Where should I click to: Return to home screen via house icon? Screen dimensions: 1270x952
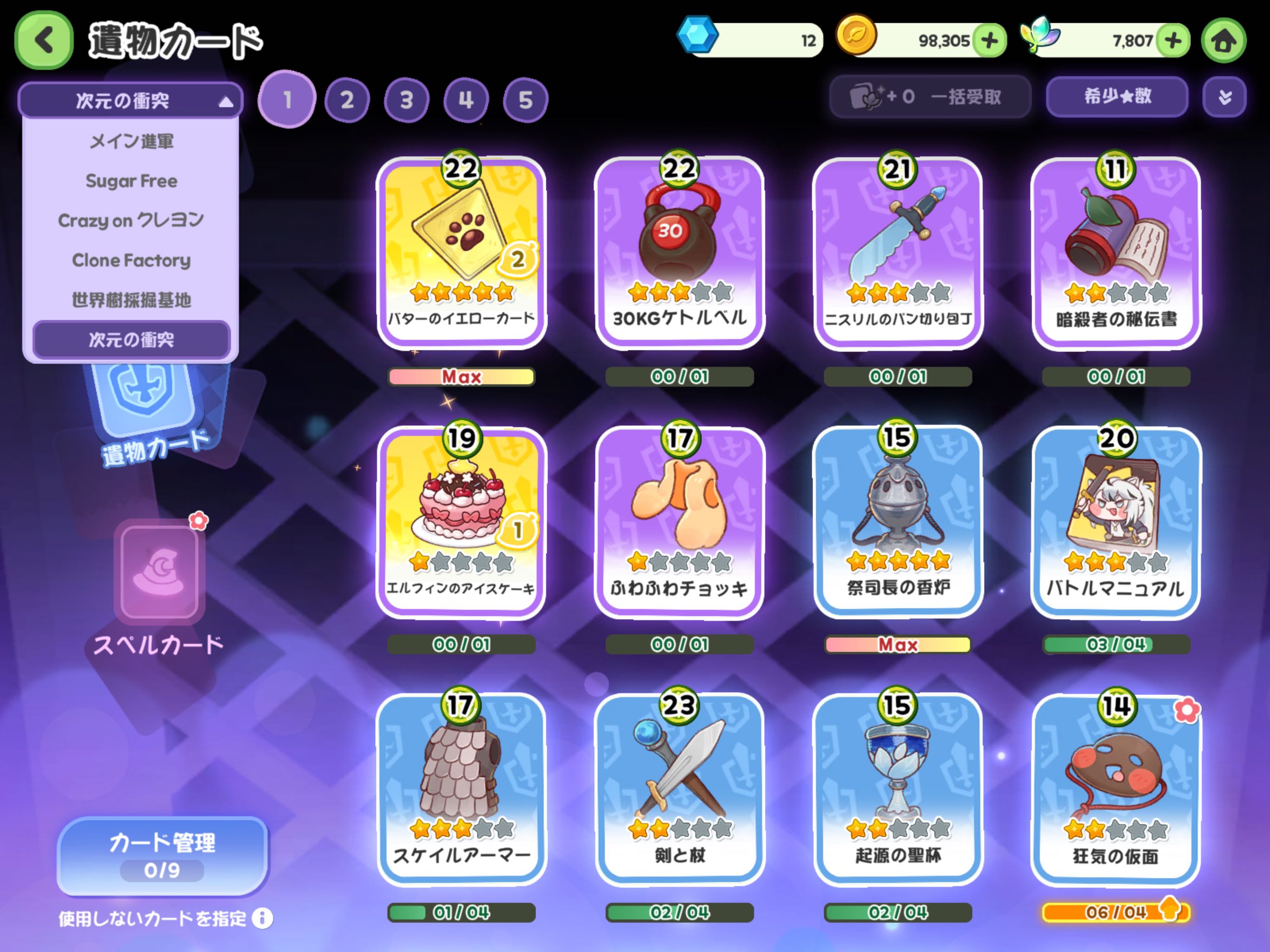coord(1224,40)
